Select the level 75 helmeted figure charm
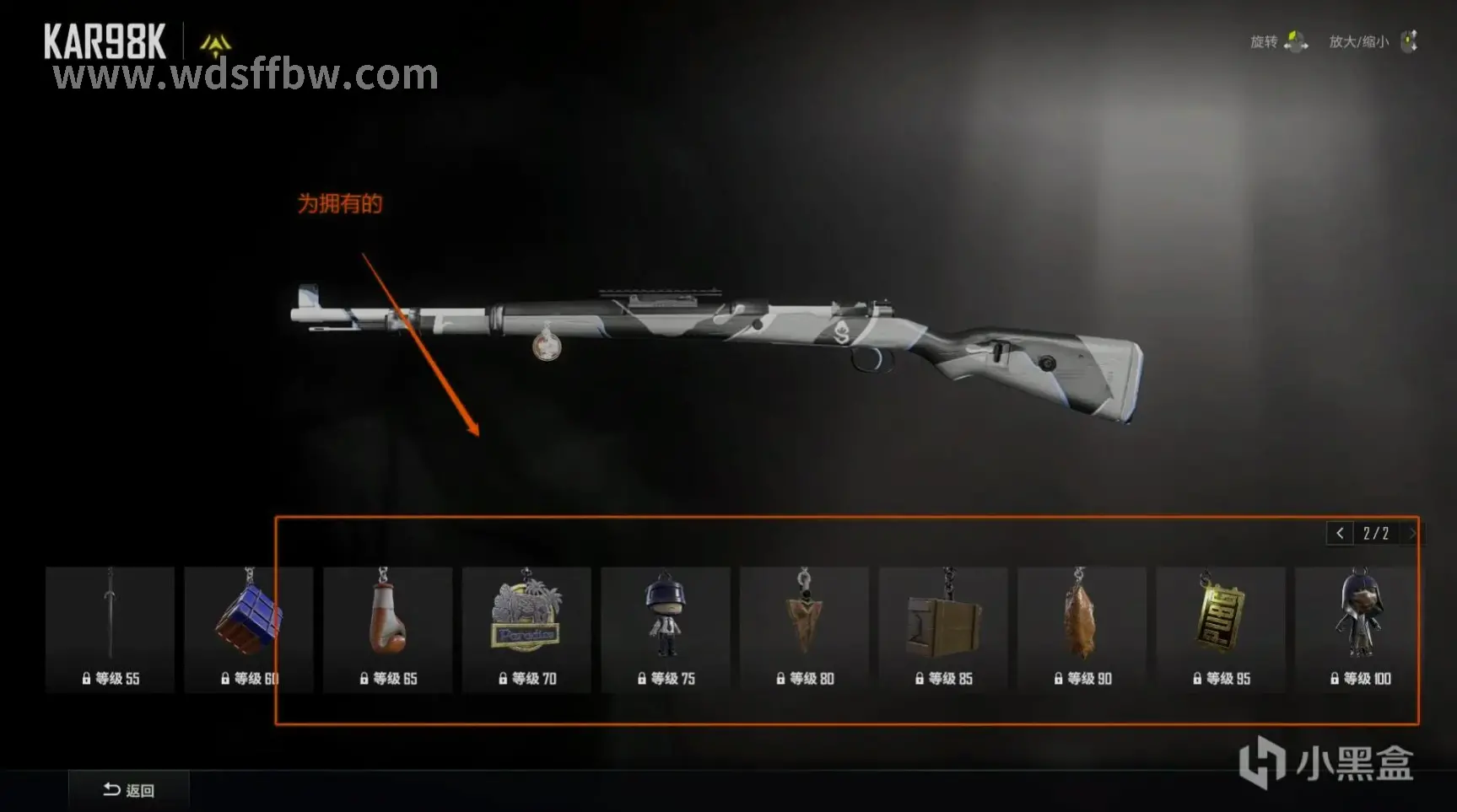Image resolution: width=1457 pixels, height=812 pixels. pos(665,629)
